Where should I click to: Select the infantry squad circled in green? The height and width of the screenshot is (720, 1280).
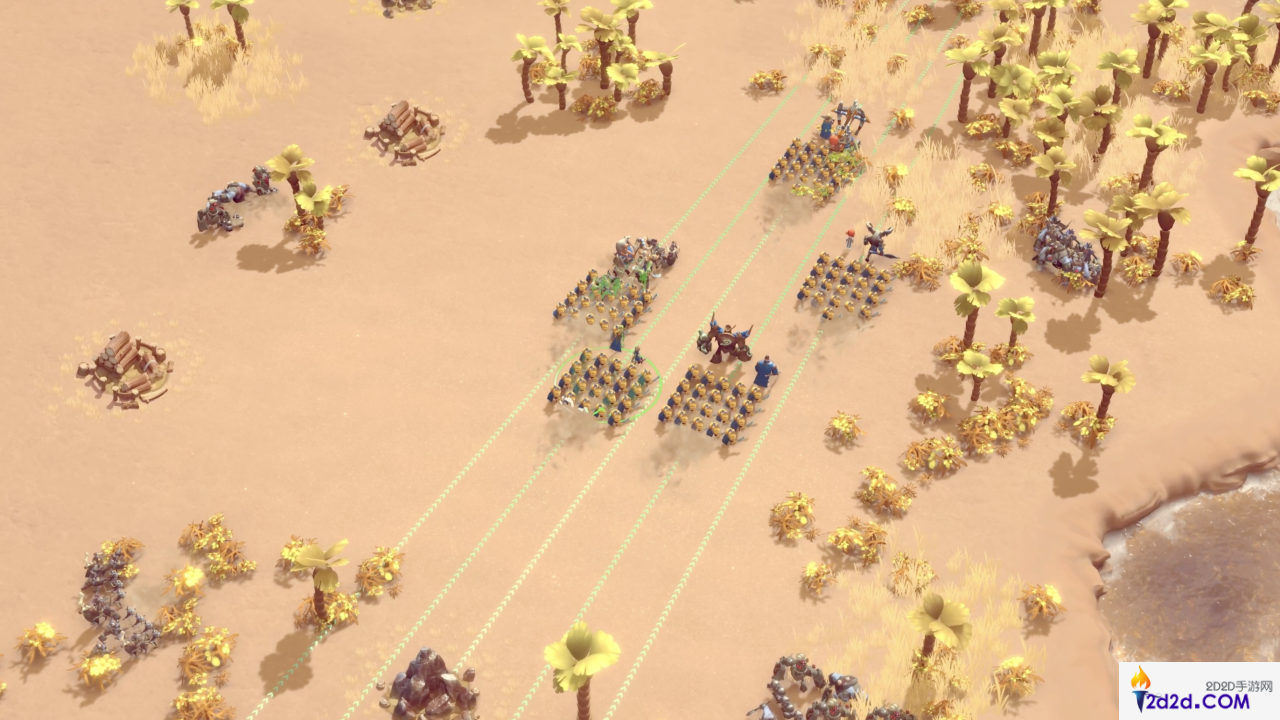point(605,385)
